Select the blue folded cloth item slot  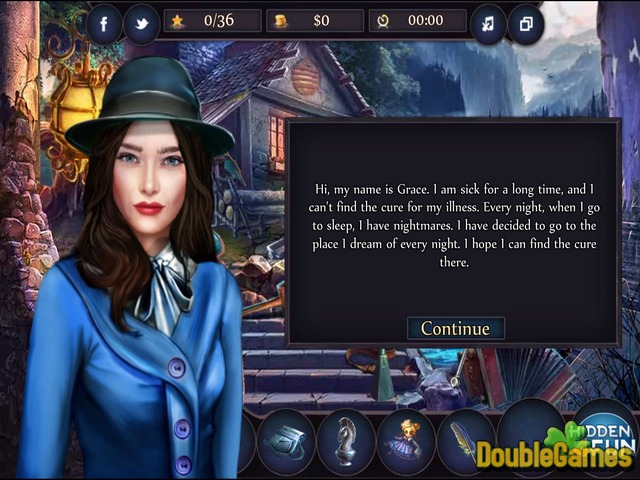(287, 441)
